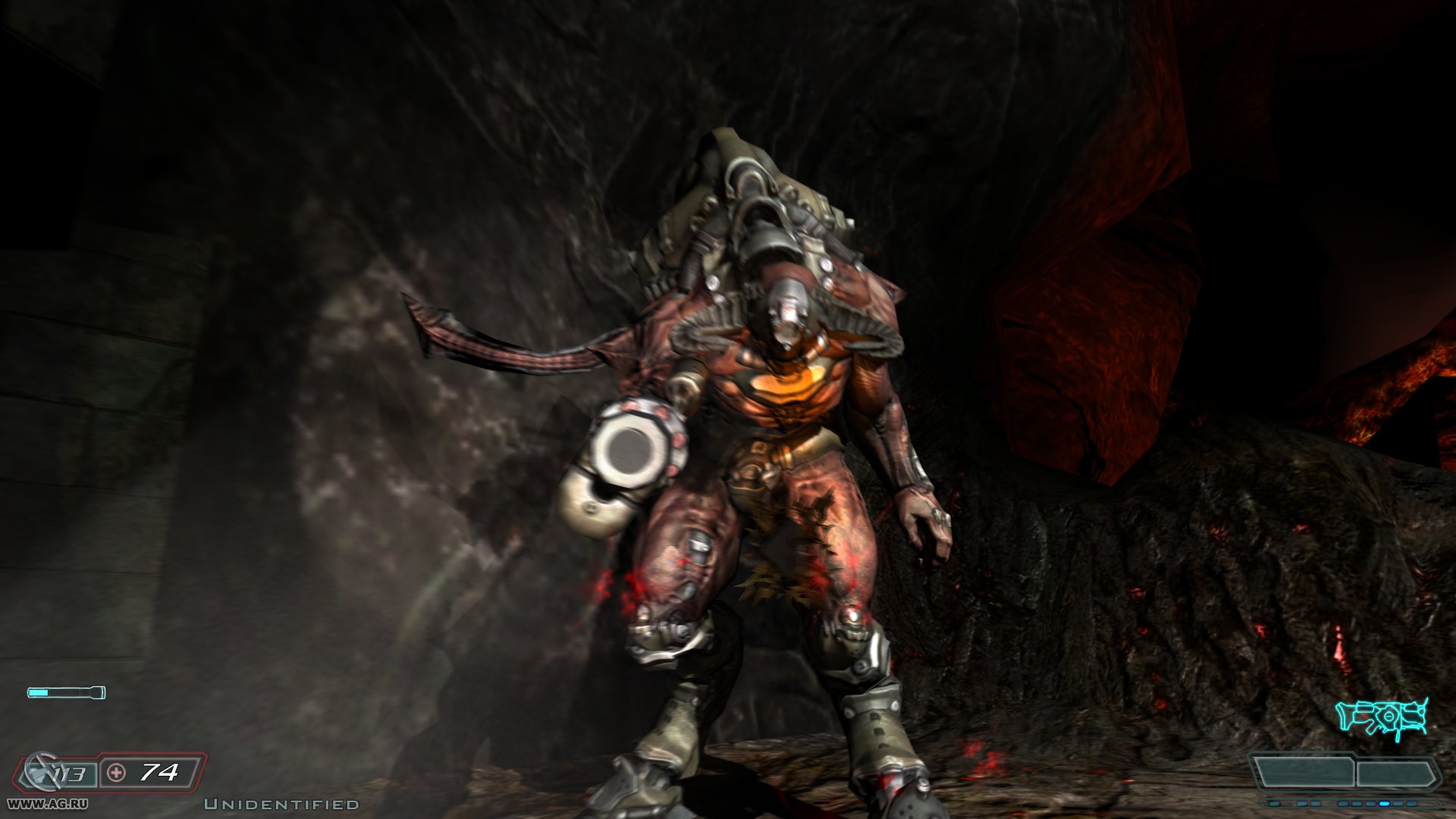Viewport: 1456px width, 819px height.
Task: Click the chainsaw-style ammo icon beside 13
Action: [x=43, y=770]
